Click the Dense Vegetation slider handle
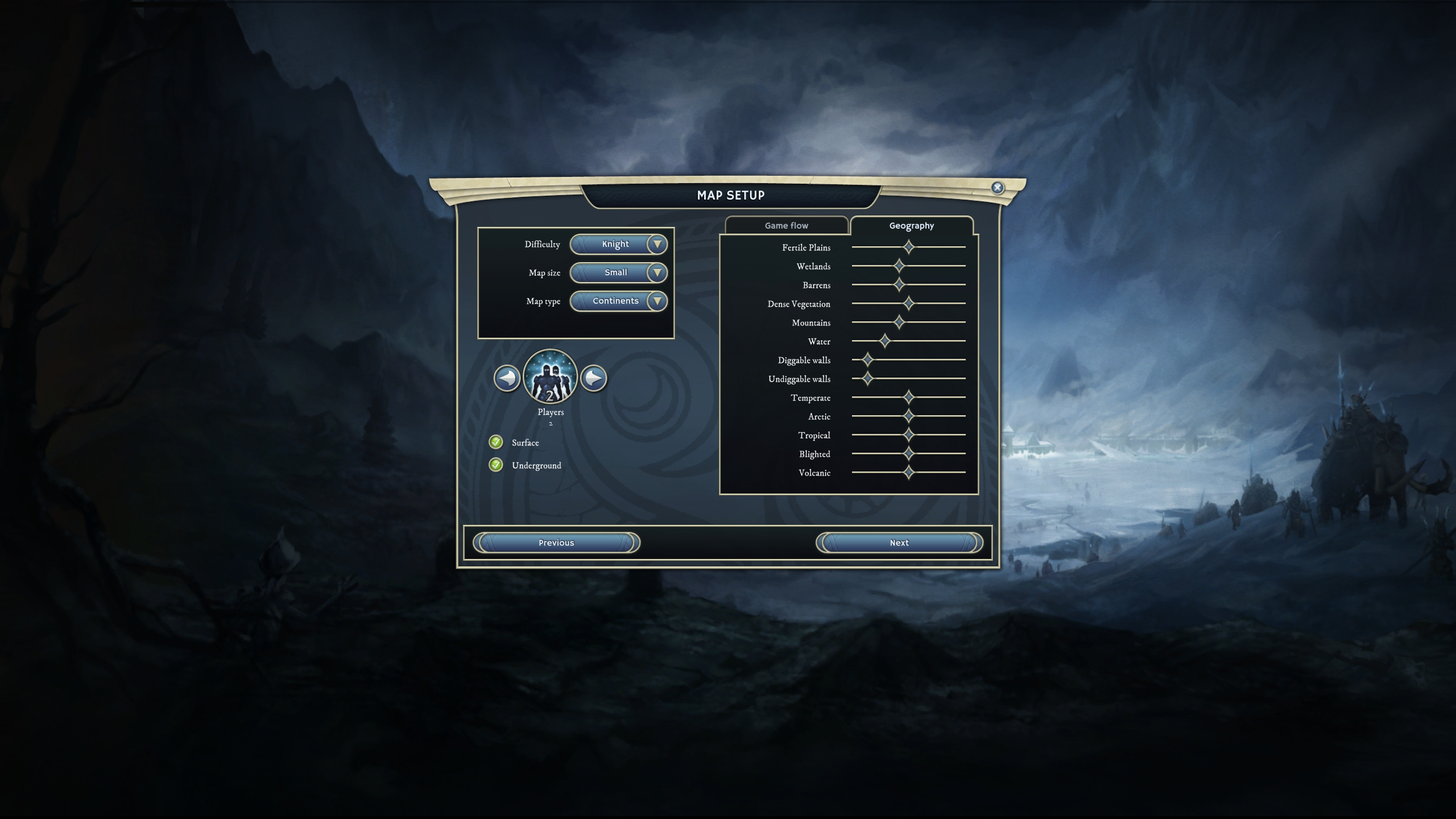 (909, 304)
